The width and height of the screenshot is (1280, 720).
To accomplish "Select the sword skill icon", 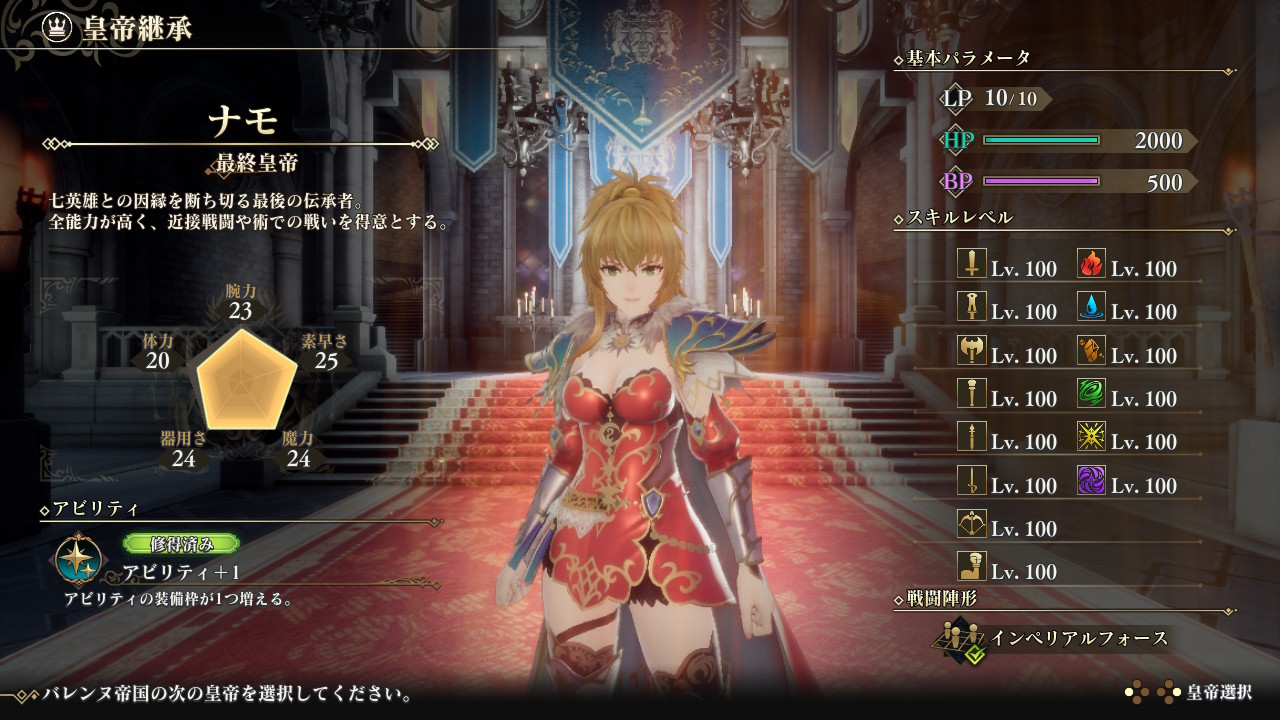I will click(972, 264).
